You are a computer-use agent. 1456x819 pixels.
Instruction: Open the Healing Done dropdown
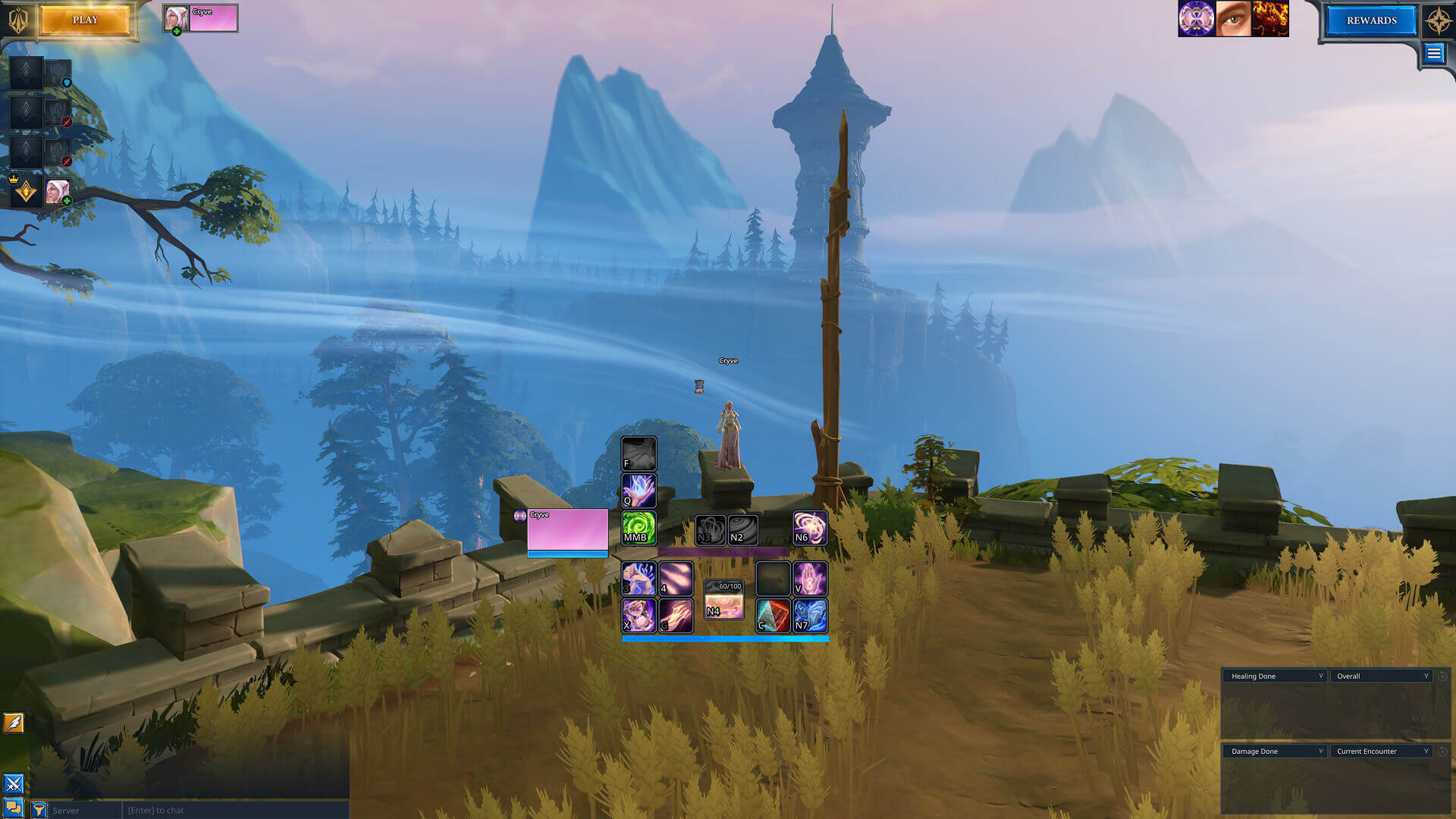(x=1275, y=676)
